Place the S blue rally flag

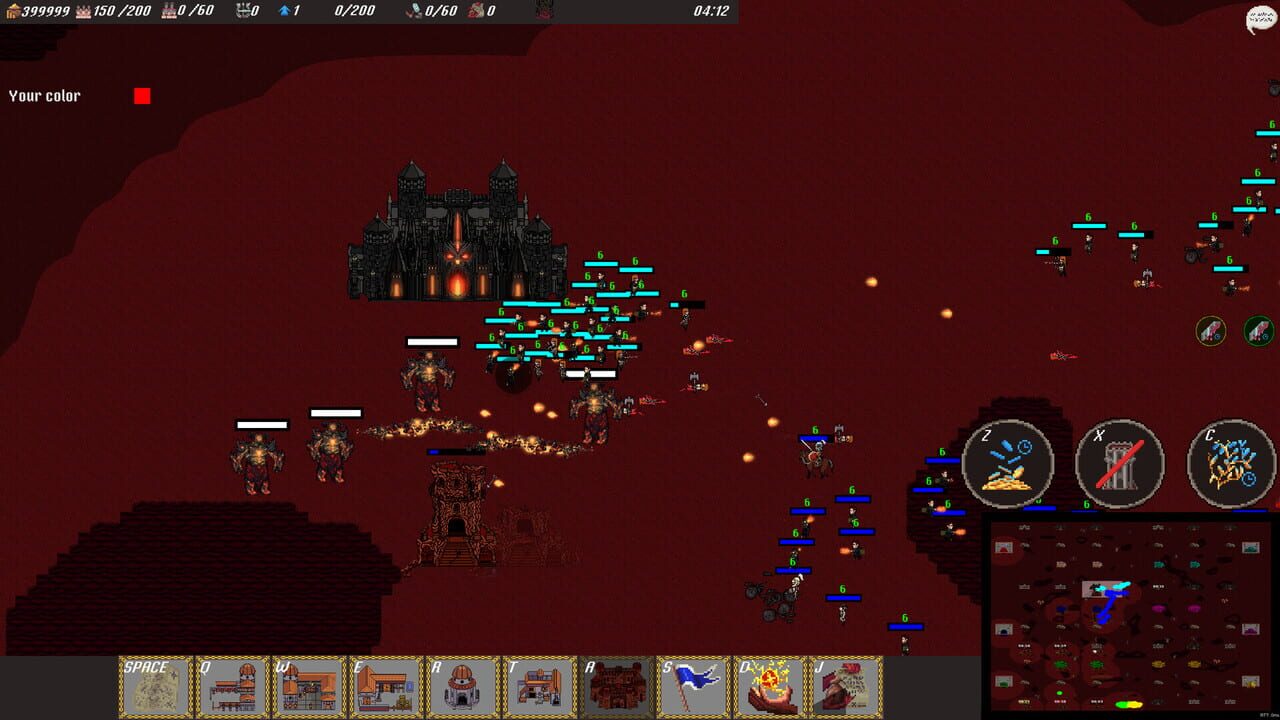(x=693, y=686)
